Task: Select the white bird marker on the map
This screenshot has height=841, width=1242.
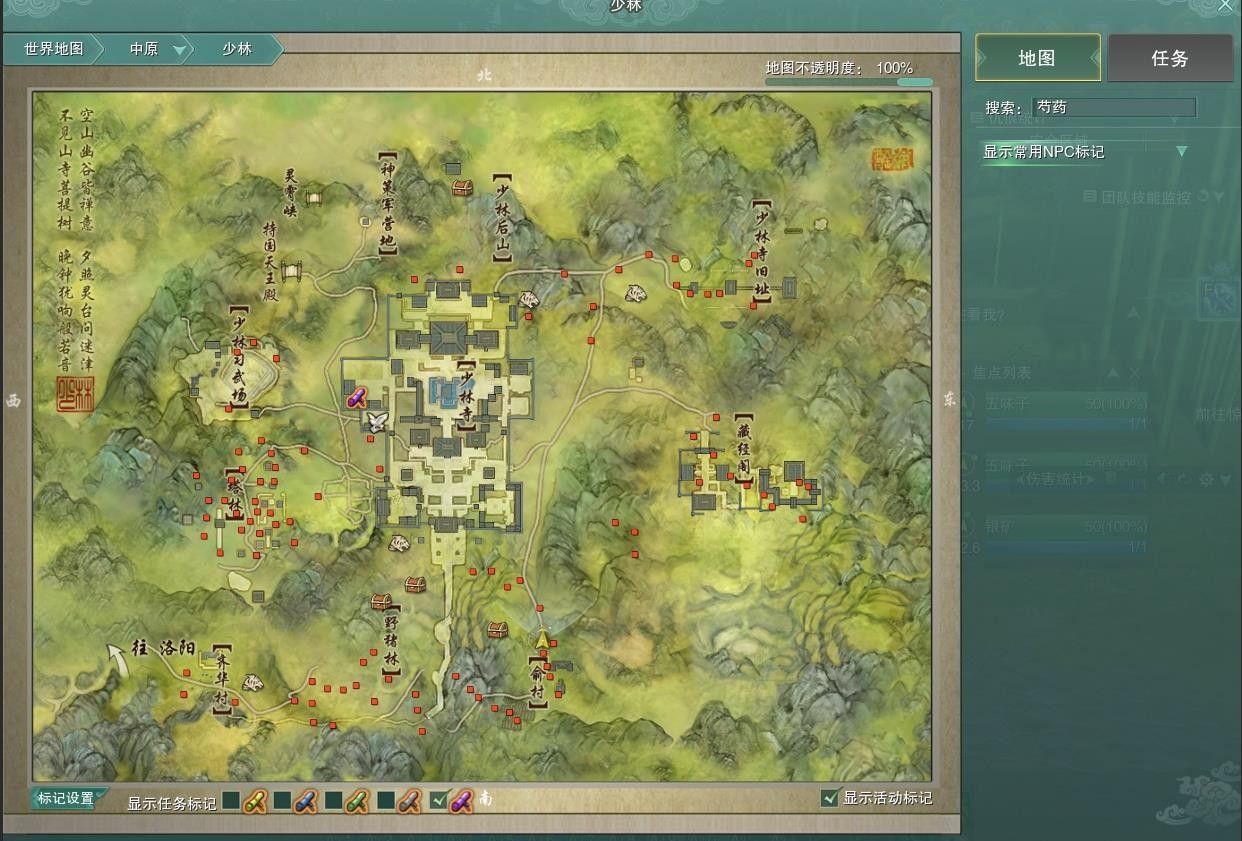Action: (376, 421)
